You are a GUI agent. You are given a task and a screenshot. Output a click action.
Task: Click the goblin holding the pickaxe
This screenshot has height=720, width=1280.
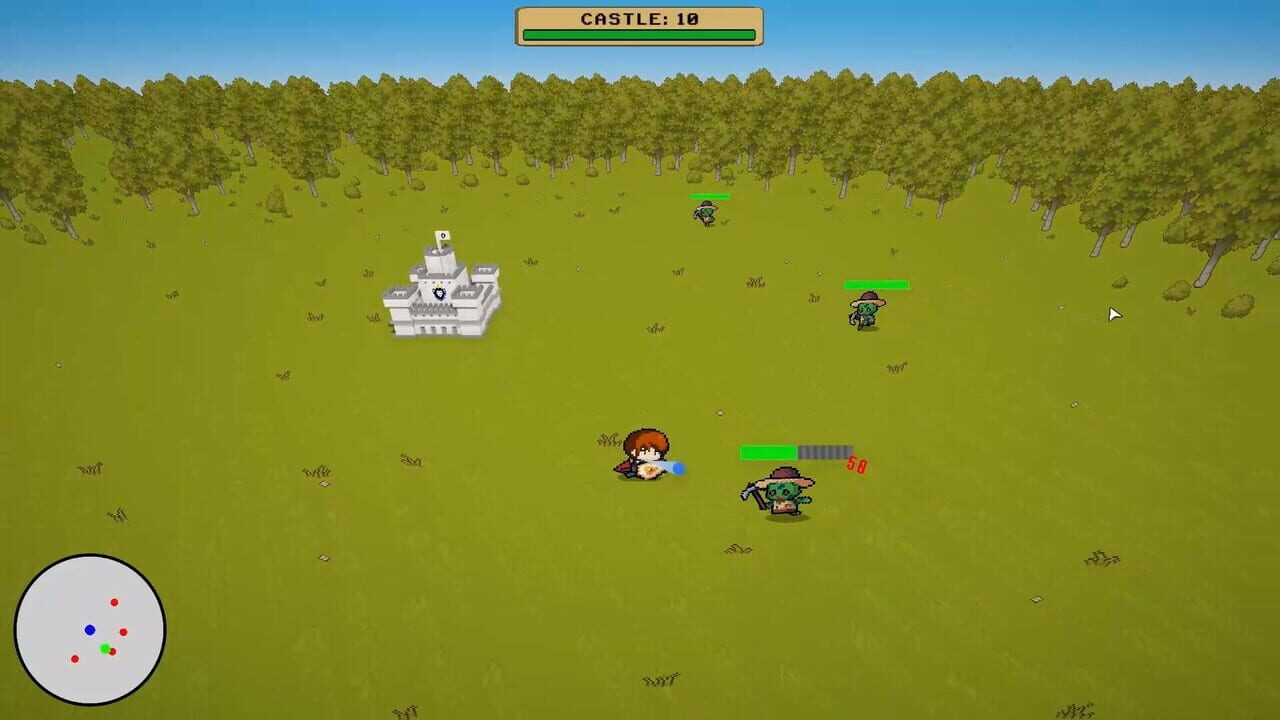[x=780, y=495]
